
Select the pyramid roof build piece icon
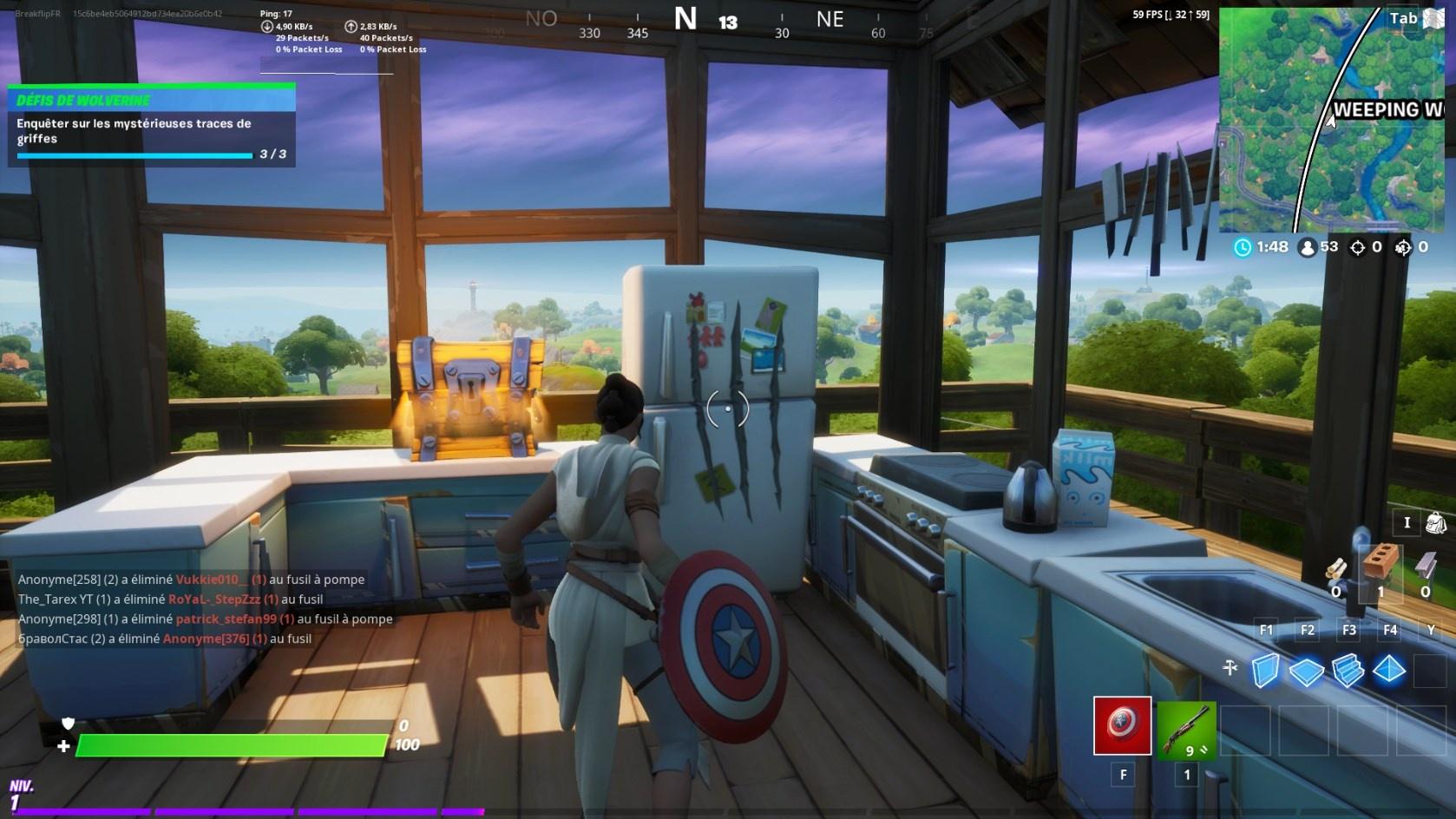pos(1390,669)
